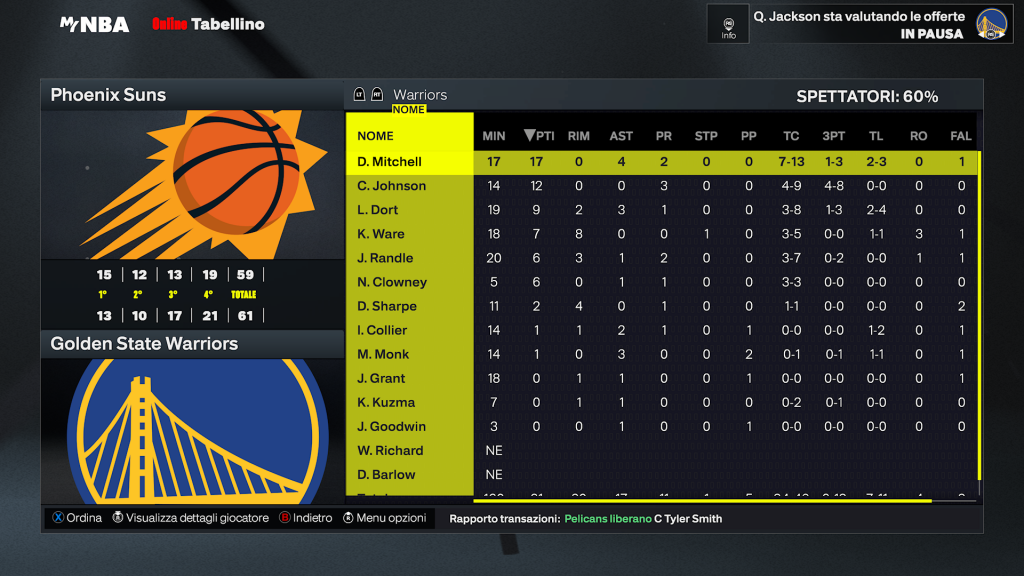This screenshot has height=576, width=1024.
Task: Select L. Dort in the player list
Action: click(378, 210)
